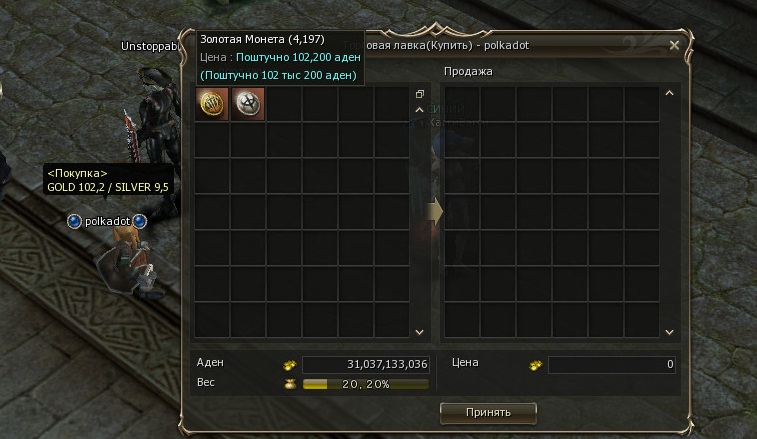Image resolution: width=757 pixels, height=439 pixels.
Task: Select the silver coin item slot
Action: pos(248,104)
